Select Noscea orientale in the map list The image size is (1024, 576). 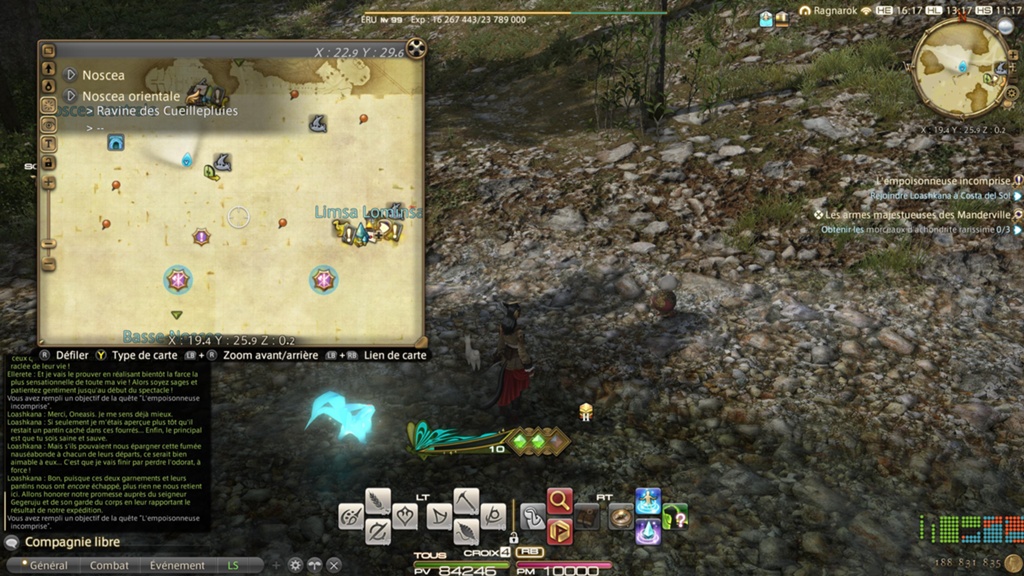coord(130,96)
